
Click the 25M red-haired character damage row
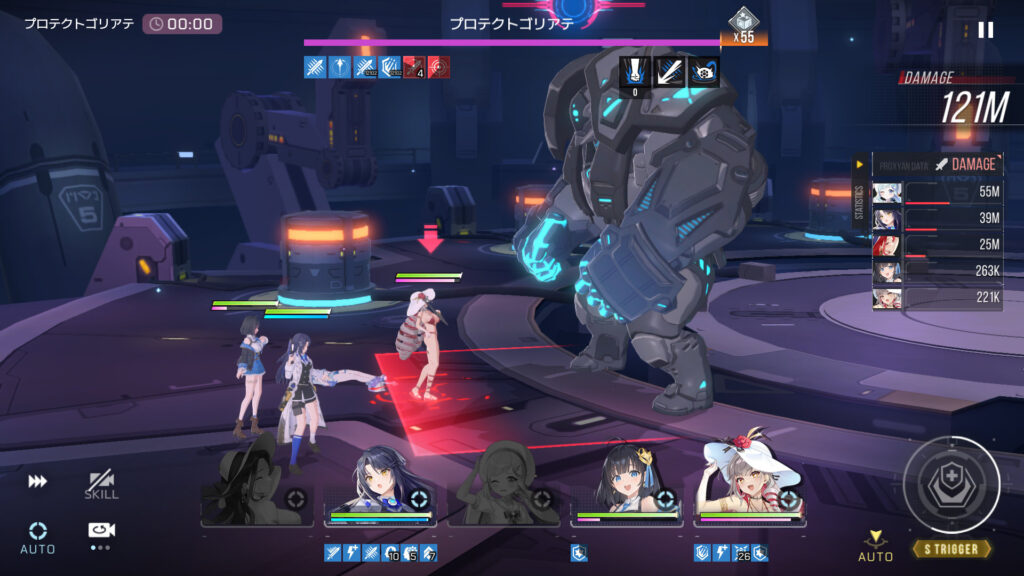click(937, 244)
